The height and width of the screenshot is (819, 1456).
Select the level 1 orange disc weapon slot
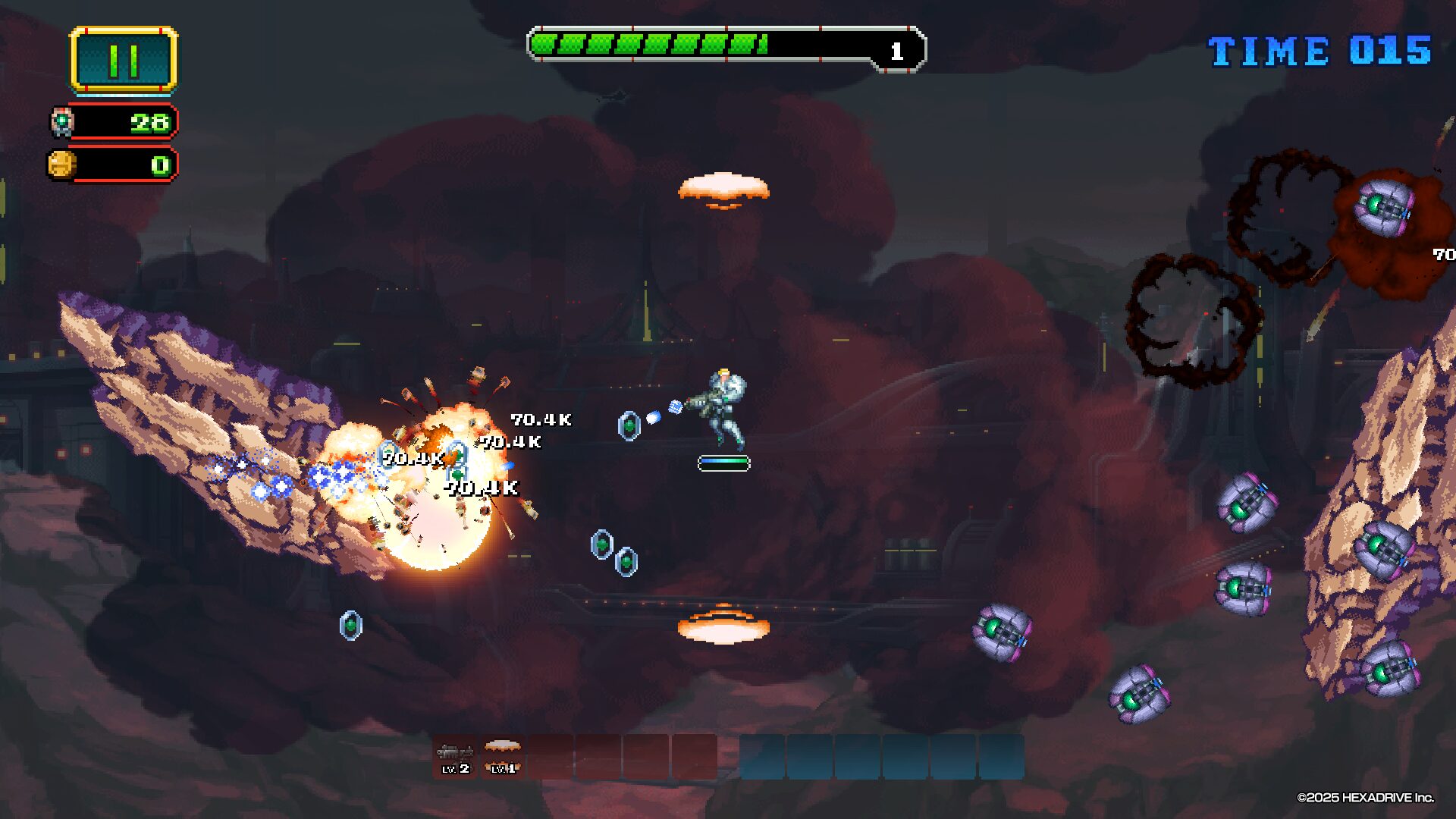(502, 757)
